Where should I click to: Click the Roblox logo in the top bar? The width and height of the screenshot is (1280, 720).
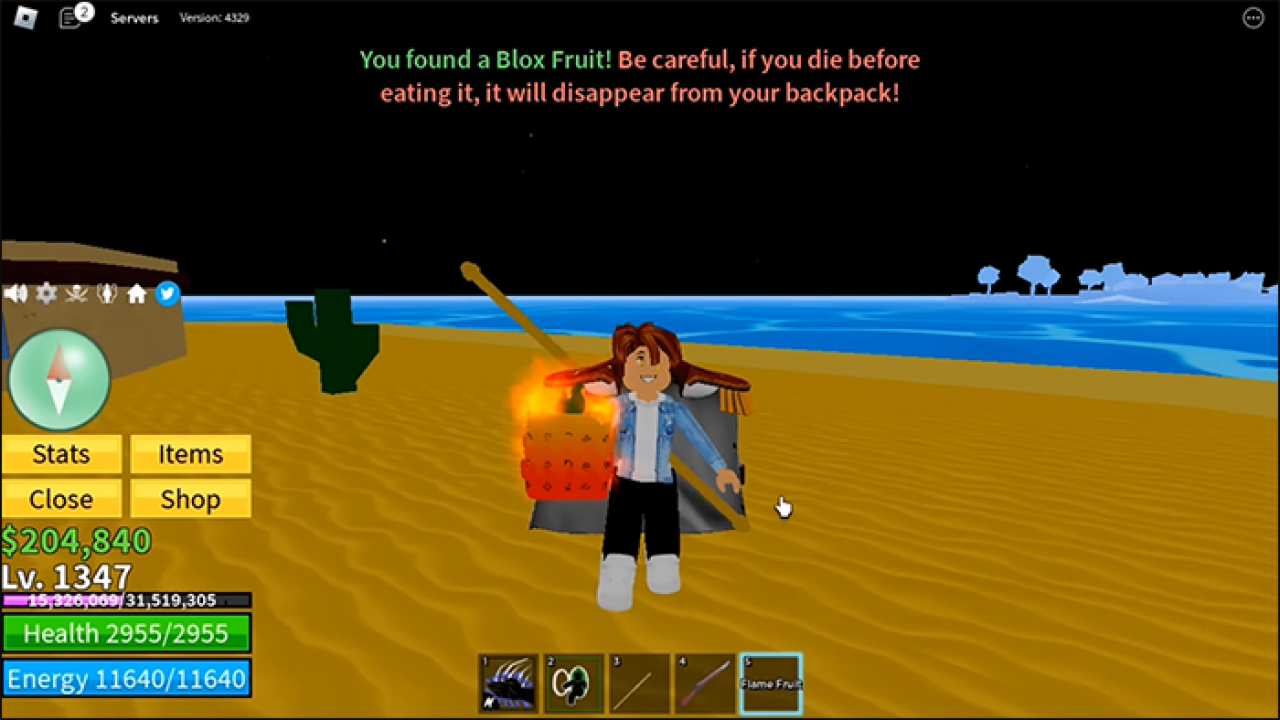tap(26, 17)
